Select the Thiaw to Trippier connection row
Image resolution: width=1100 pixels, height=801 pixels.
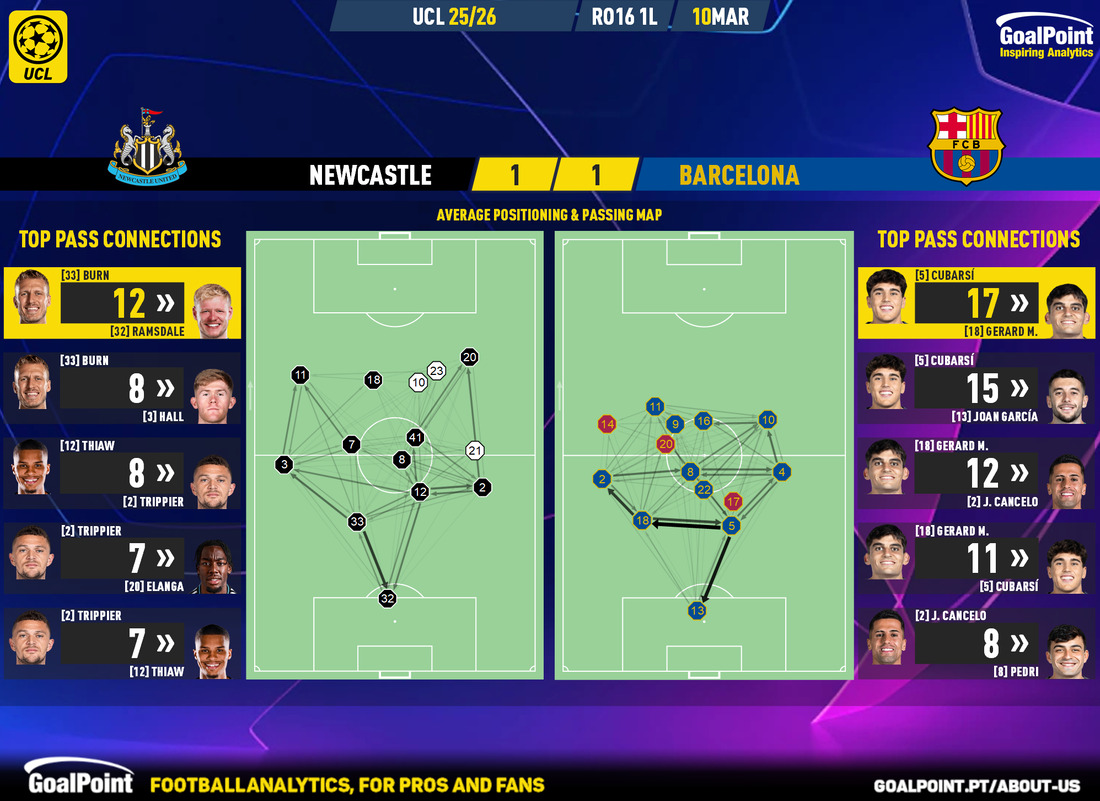pos(122,473)
